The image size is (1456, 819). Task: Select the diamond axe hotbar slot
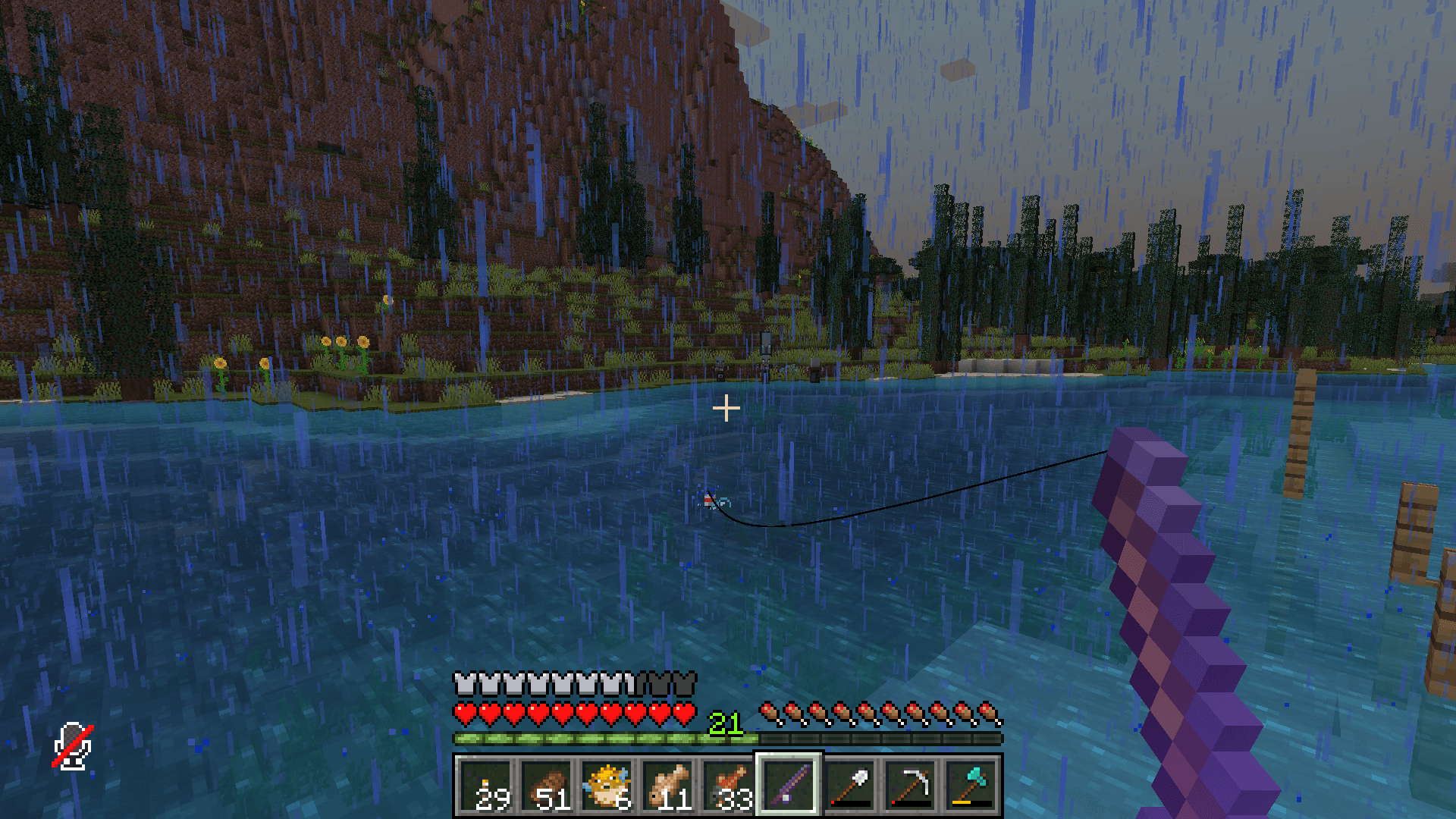click(x=971, y=785)
